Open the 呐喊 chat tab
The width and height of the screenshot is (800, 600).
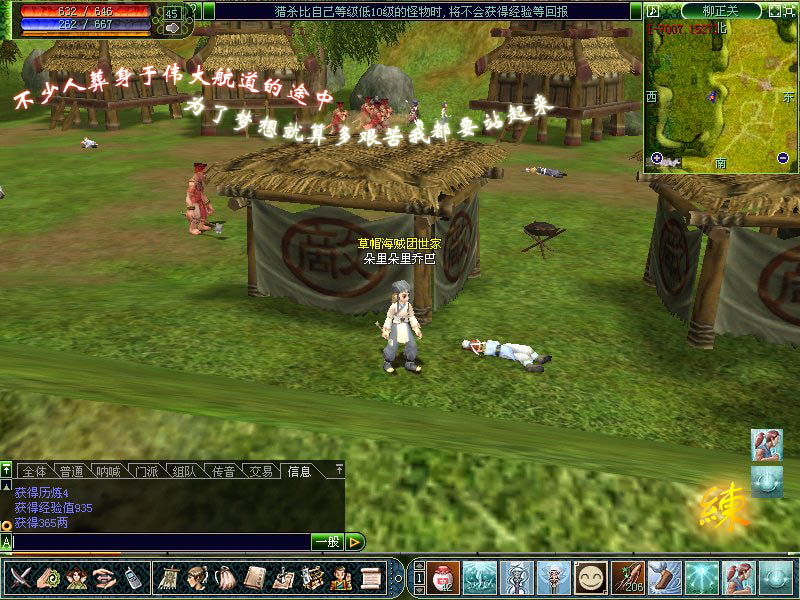109,471
